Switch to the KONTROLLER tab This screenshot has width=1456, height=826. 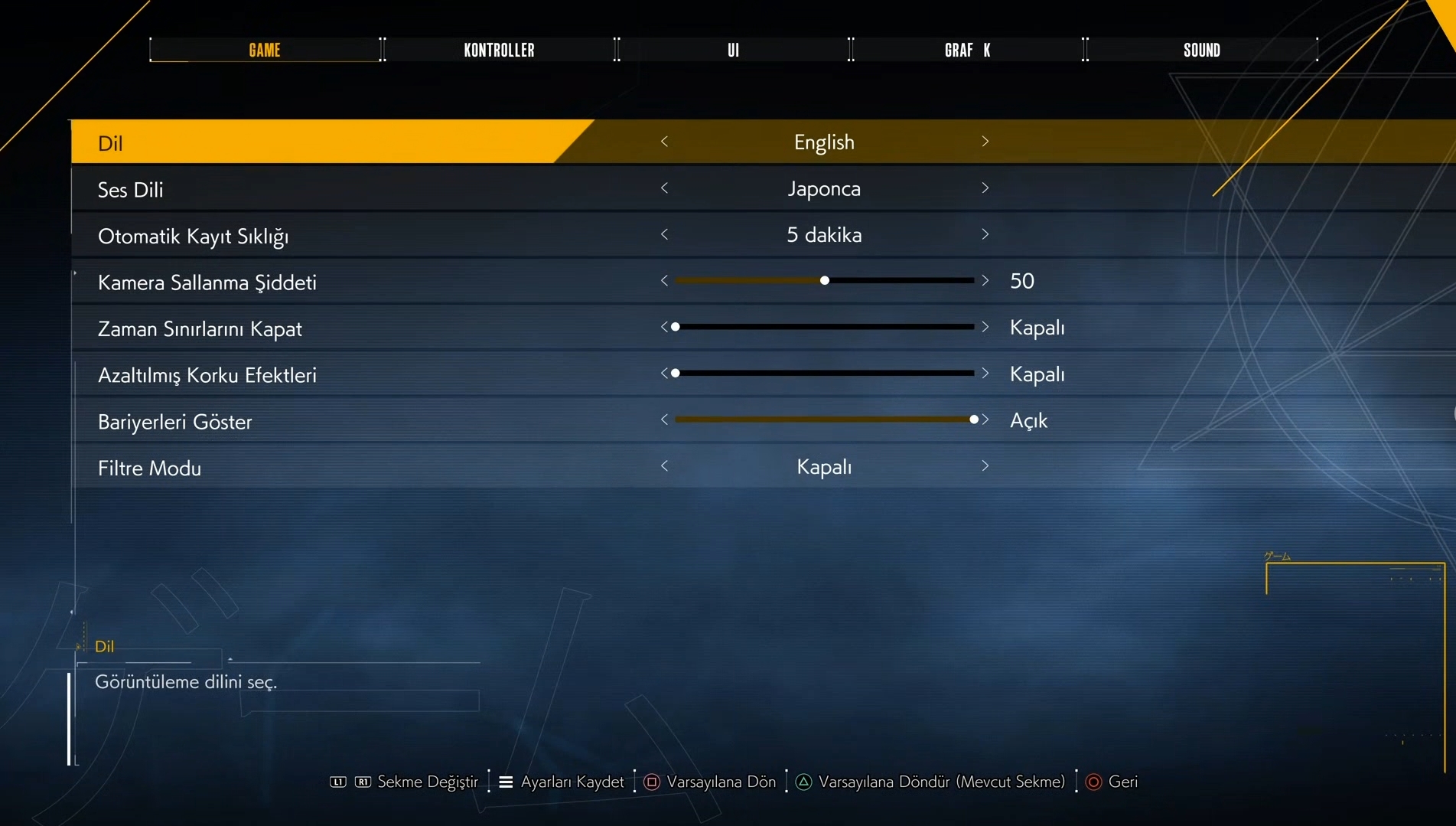tap(499, 51)
